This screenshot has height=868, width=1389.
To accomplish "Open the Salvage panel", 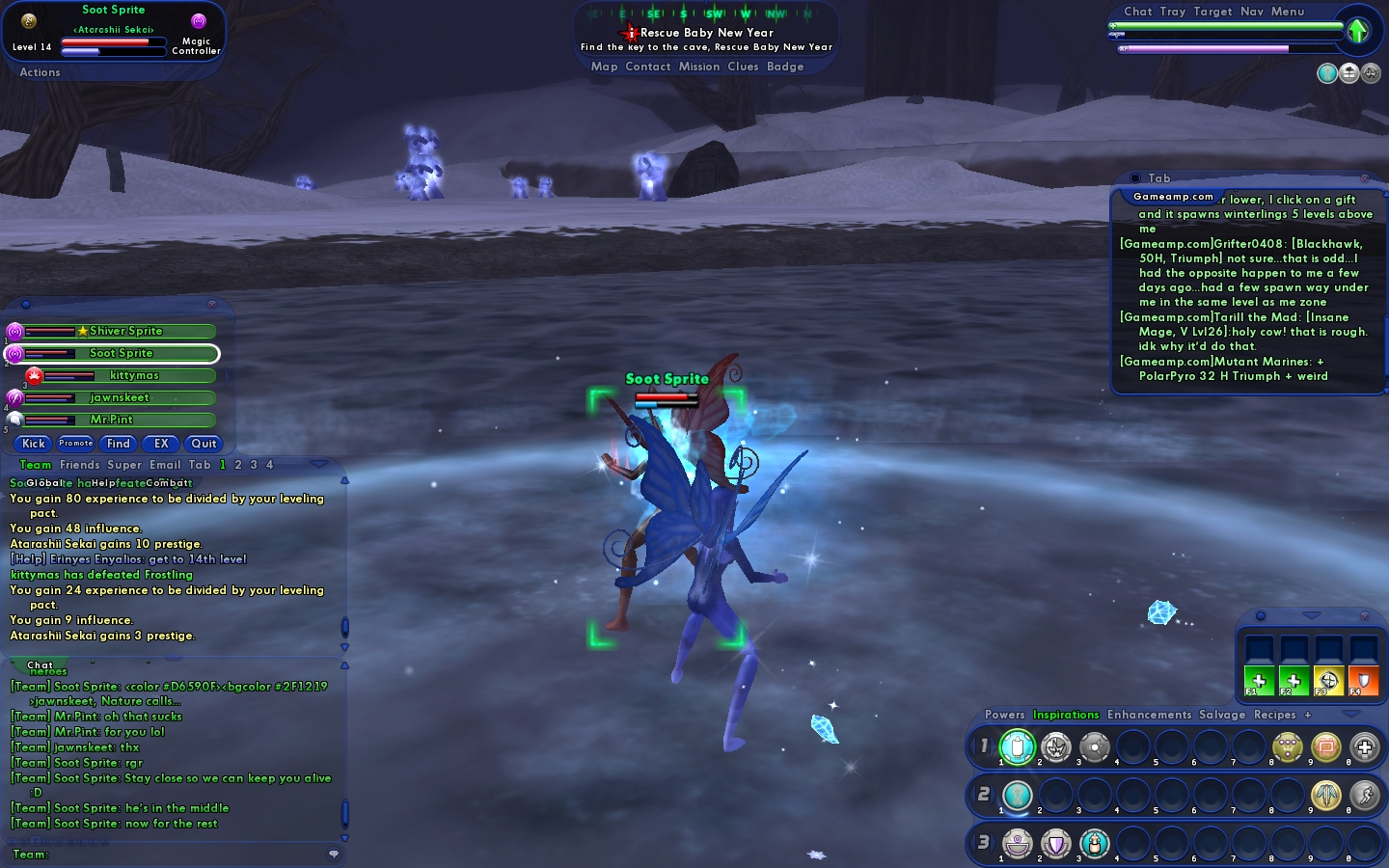I will click(x=1222, y=715).
